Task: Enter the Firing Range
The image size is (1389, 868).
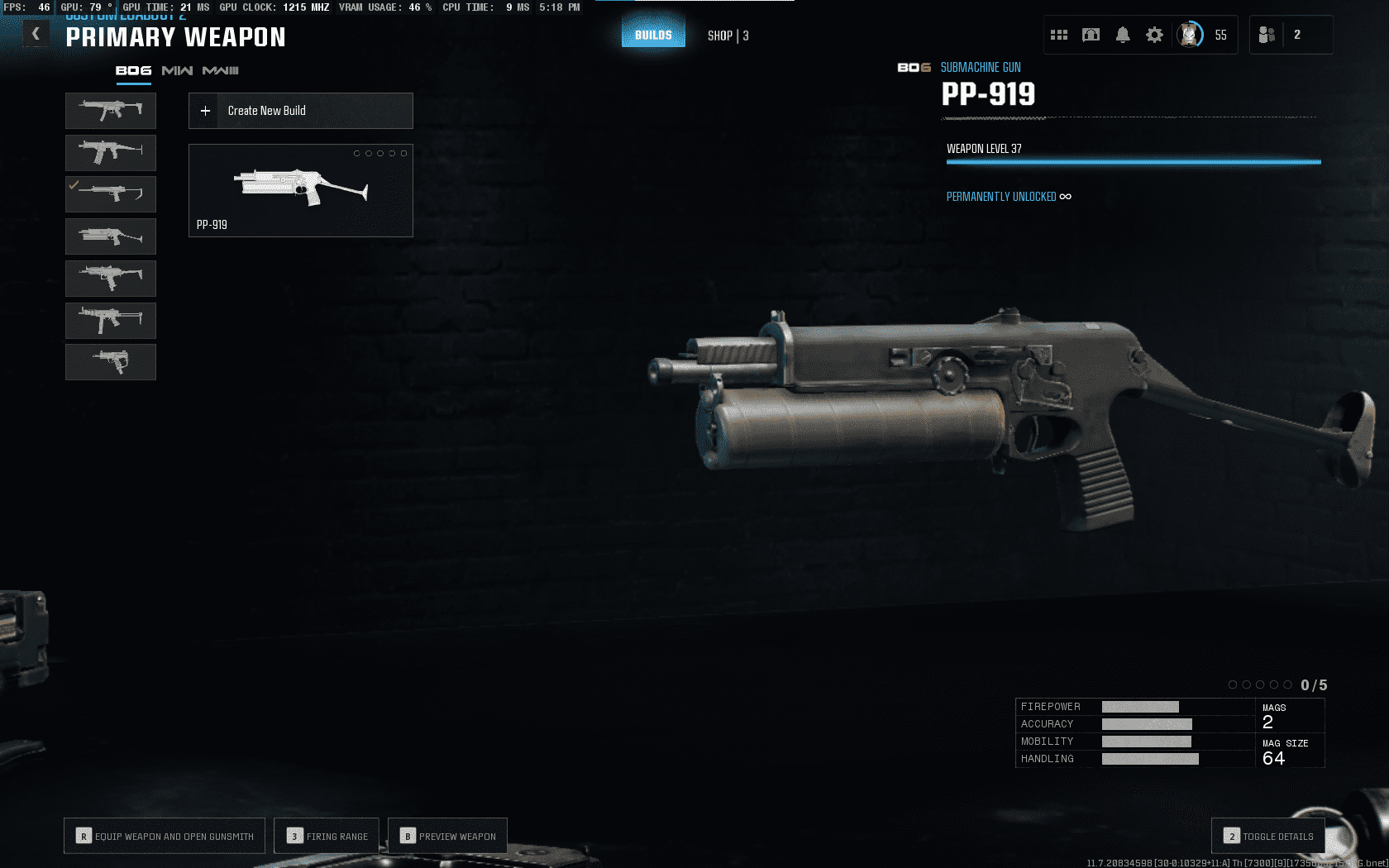Action: 327,836
